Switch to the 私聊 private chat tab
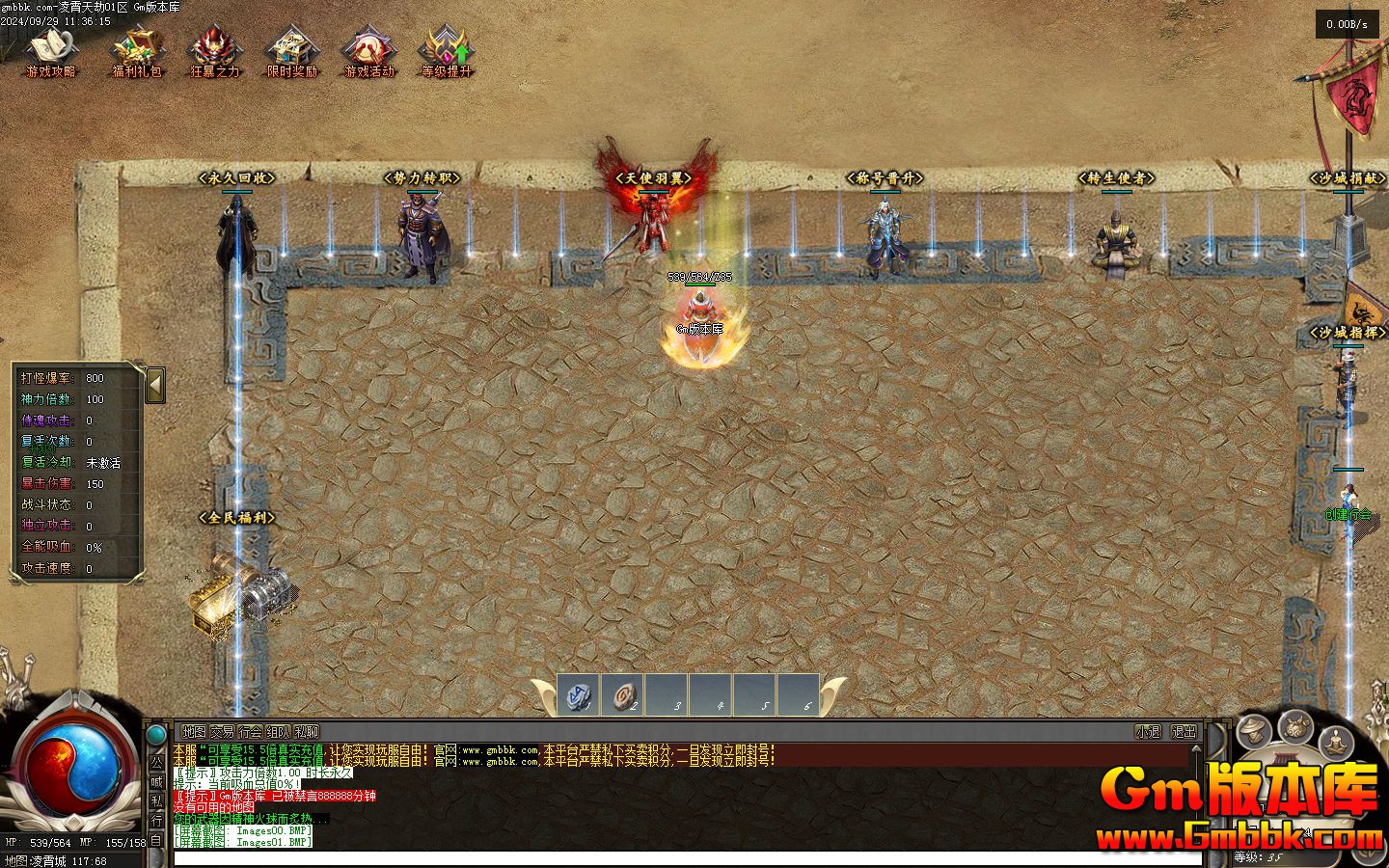 point(307,732)
